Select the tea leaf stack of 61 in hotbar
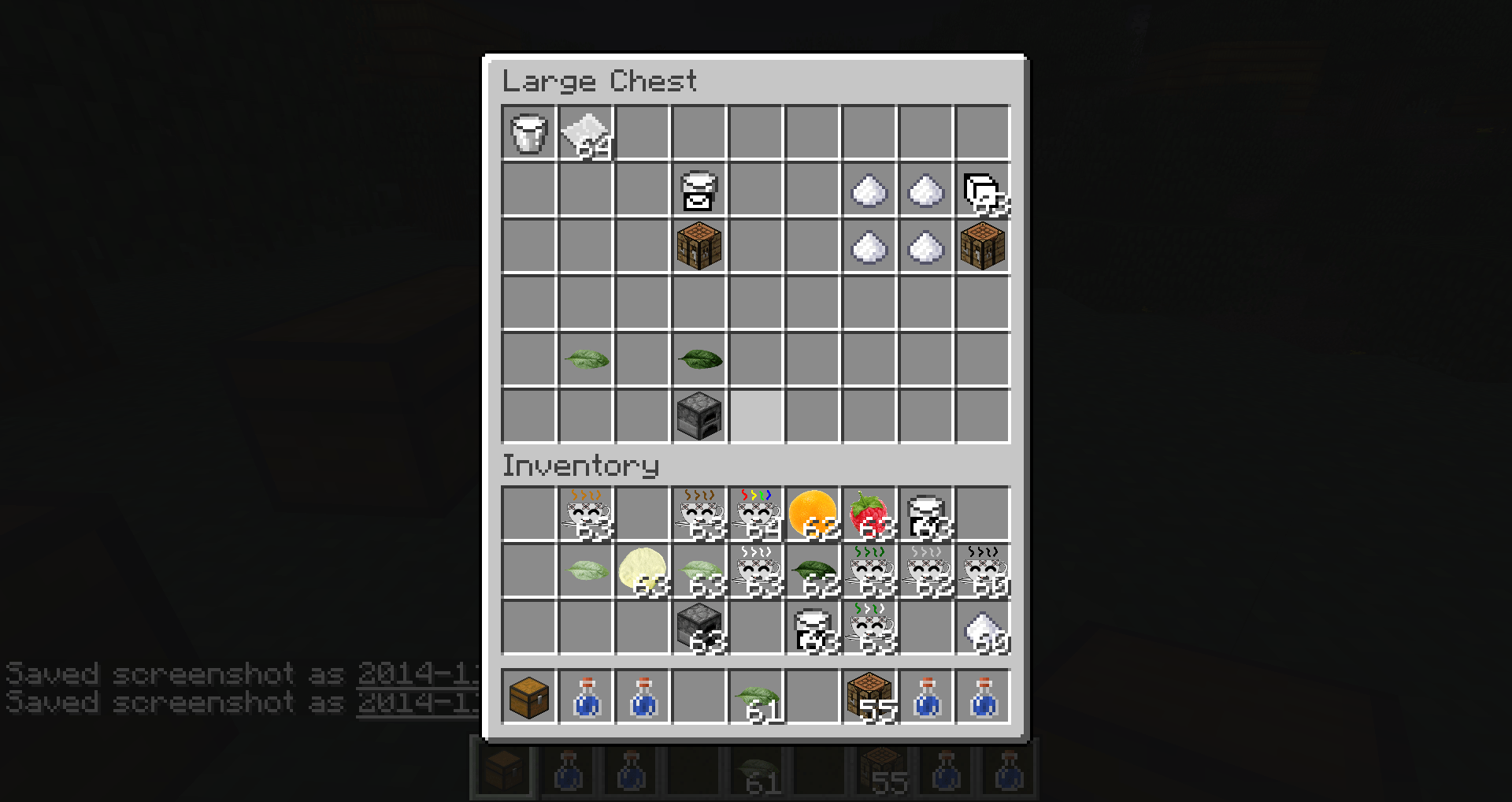This screenshot has height=802, width=1512. click(x=756, y=696)
